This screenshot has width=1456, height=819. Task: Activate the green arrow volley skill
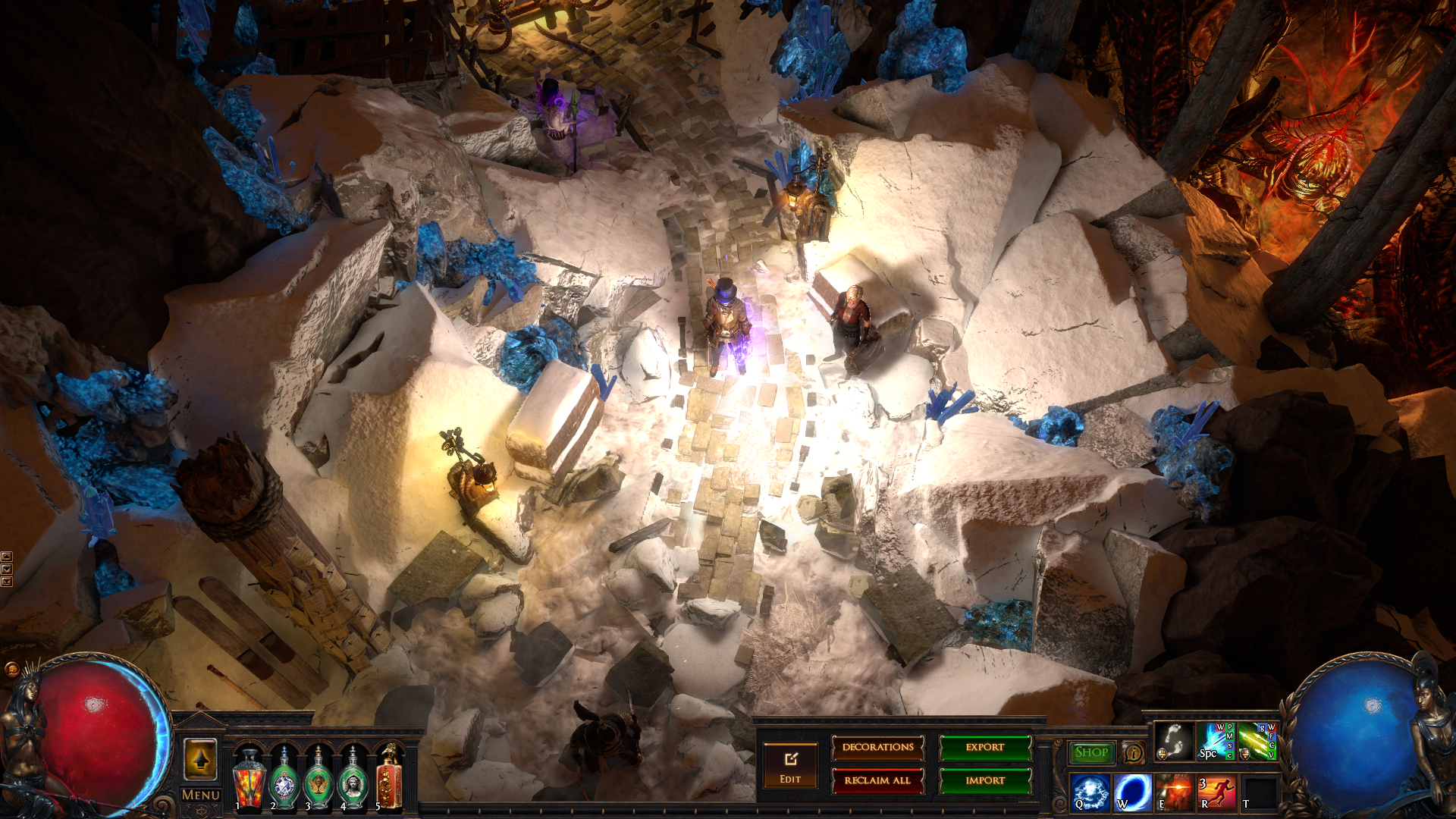tap(1257, 741)
